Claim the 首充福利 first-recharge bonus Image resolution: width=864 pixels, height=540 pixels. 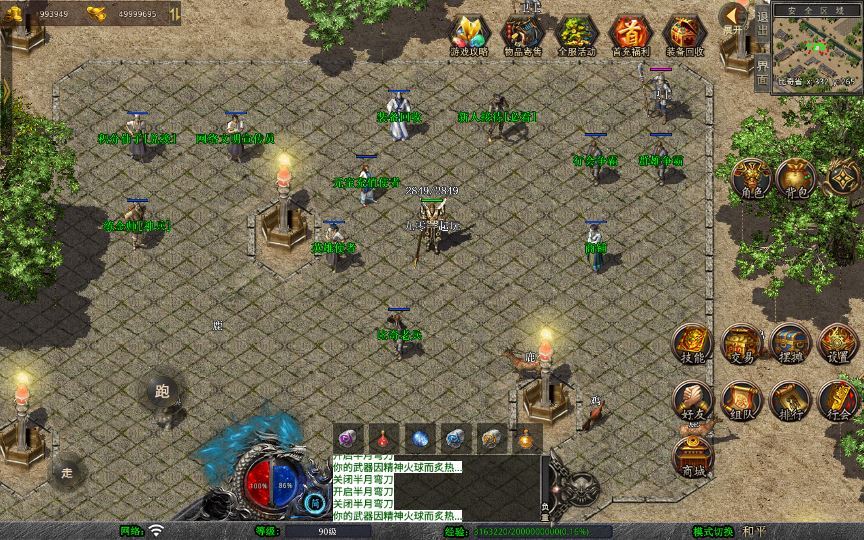tap(630, 34)
